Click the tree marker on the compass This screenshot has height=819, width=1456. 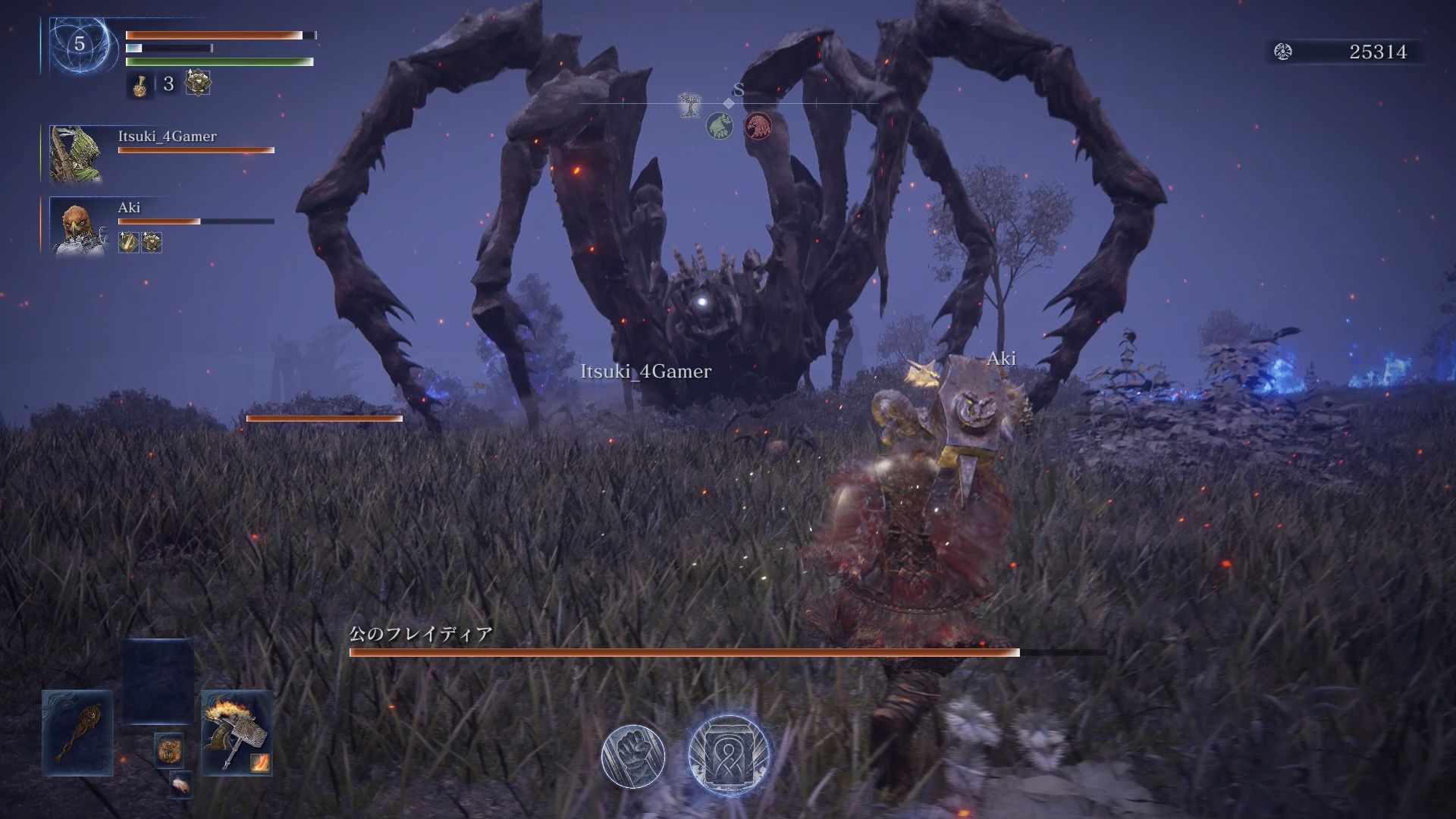click(689, 105)
